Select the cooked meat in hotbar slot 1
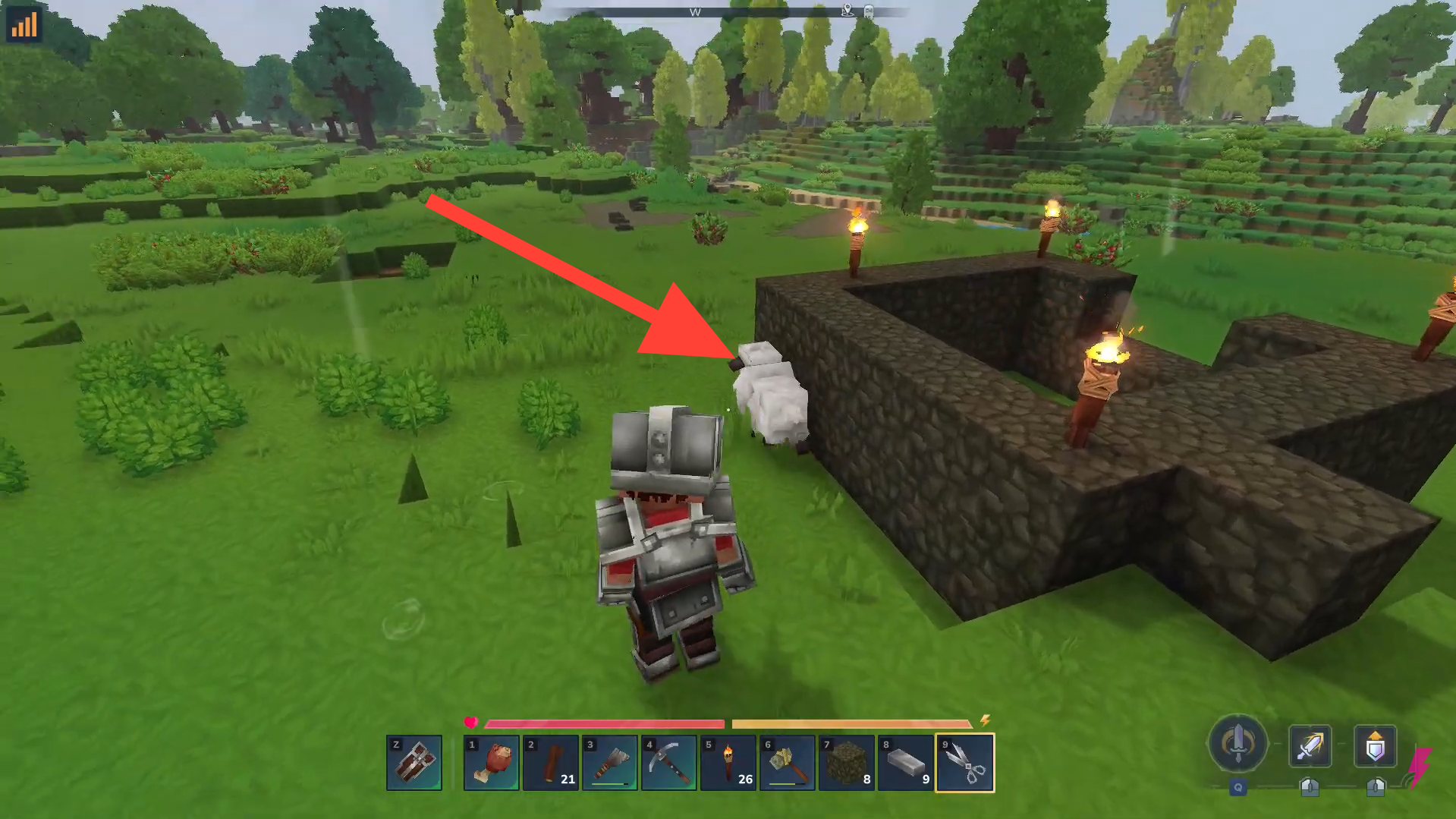The width and height of the screenshot is (1456, 819). [492, 763]
